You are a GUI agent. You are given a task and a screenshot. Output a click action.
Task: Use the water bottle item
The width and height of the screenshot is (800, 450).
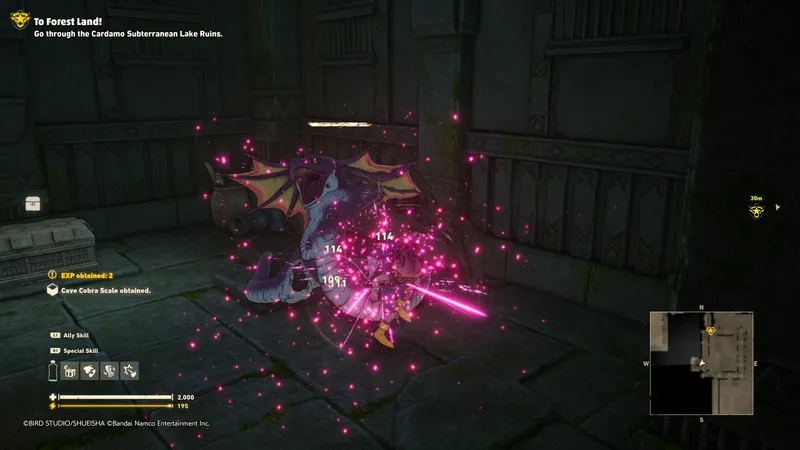(52, 371)
